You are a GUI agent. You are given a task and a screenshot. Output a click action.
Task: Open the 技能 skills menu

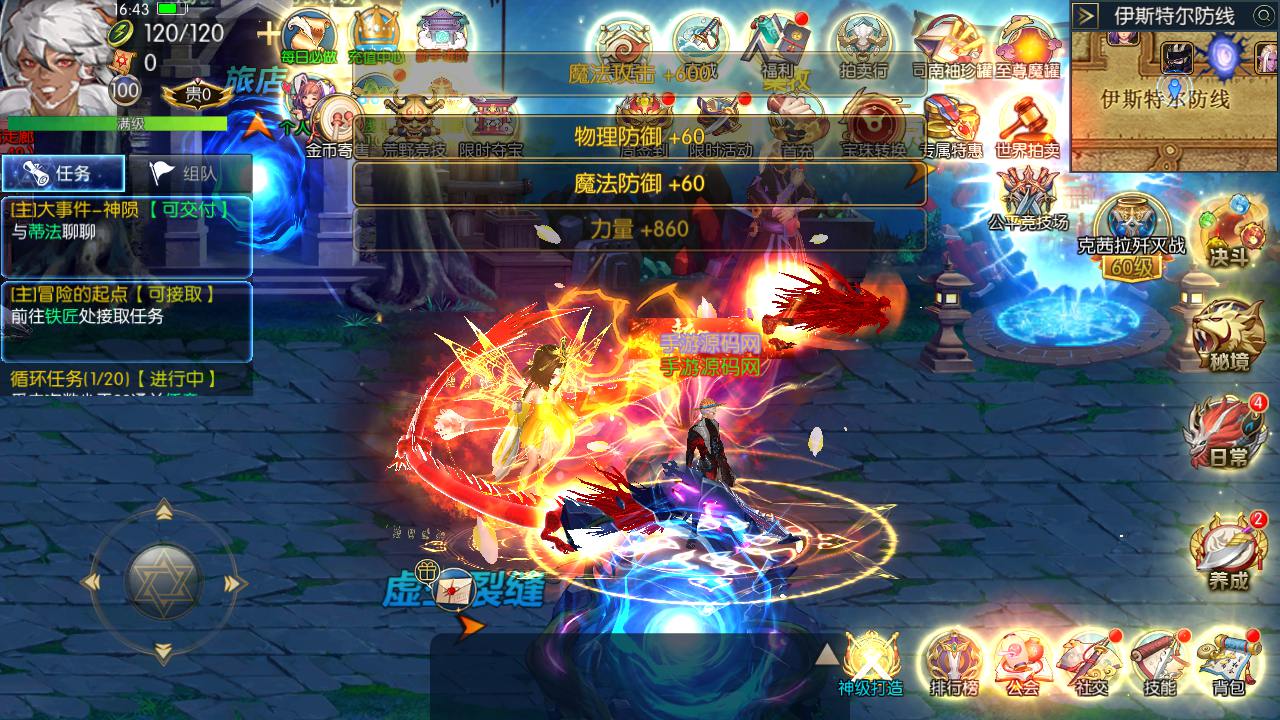(1159, 660)
